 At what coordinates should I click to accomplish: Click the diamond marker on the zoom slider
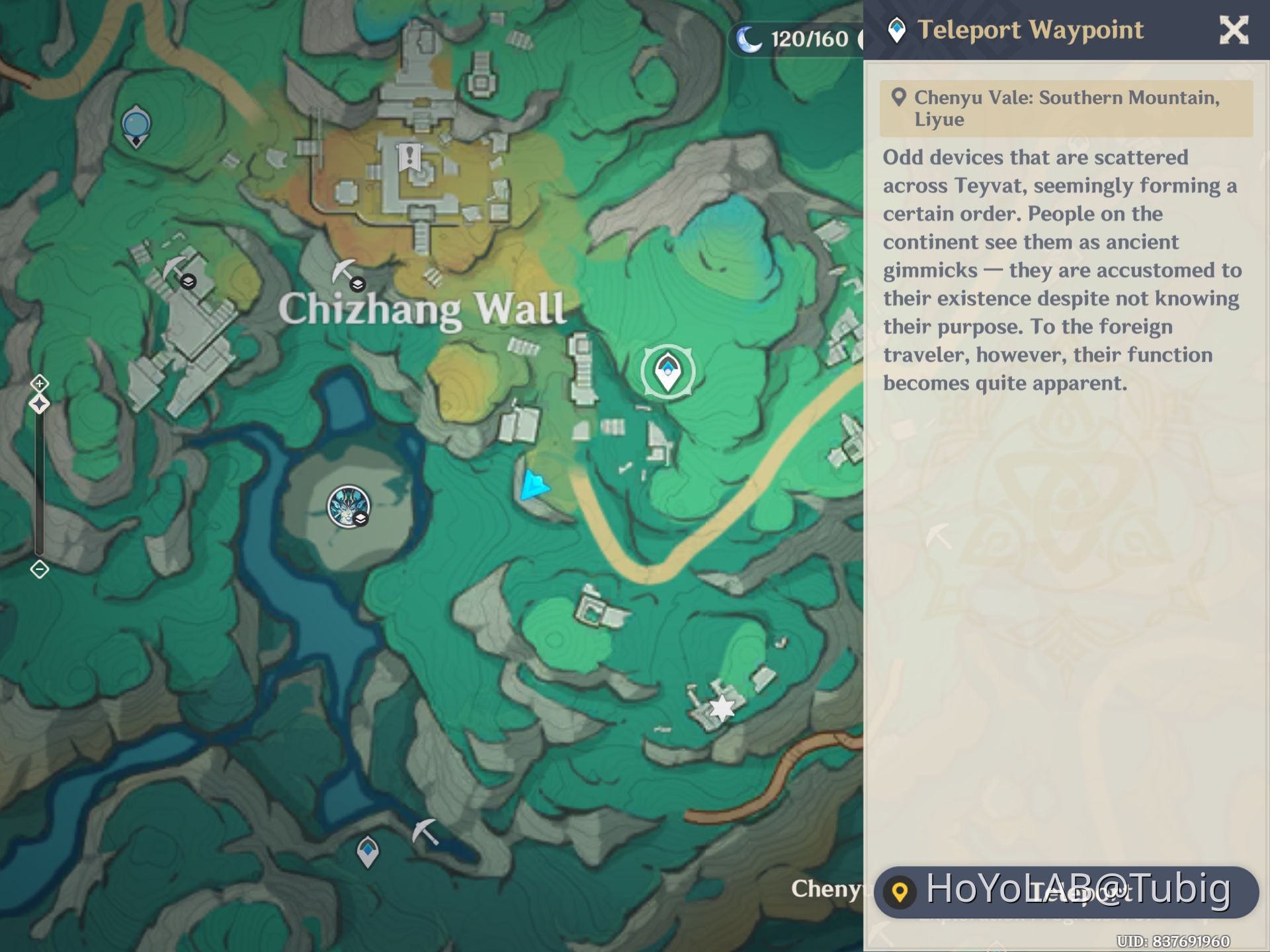[x=40, y=402]
